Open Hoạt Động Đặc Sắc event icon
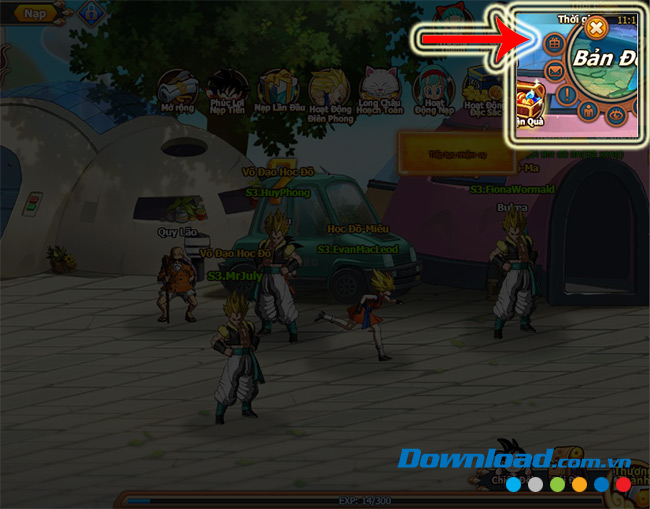Image resolution: width=650 pixels, height=509 pixels. click(485, 87)
